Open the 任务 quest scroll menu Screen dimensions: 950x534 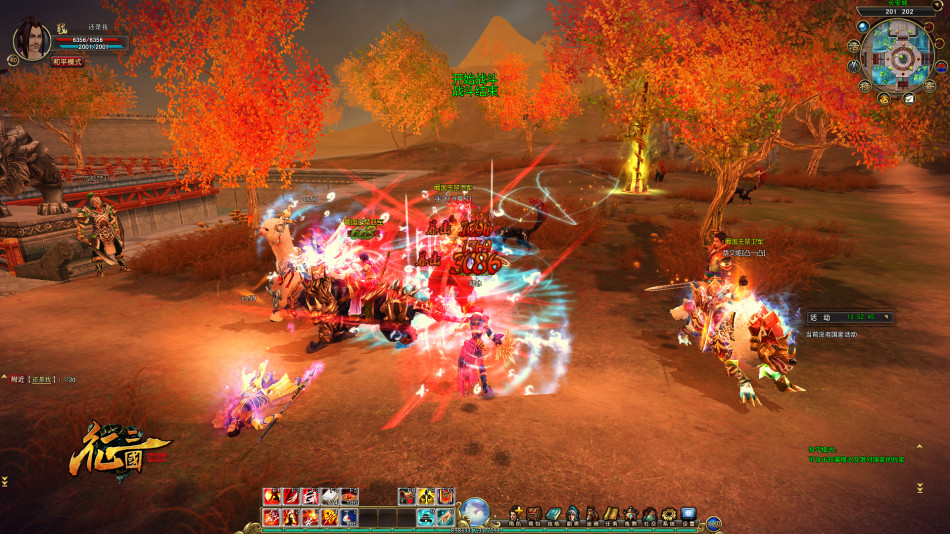[610, 515]
